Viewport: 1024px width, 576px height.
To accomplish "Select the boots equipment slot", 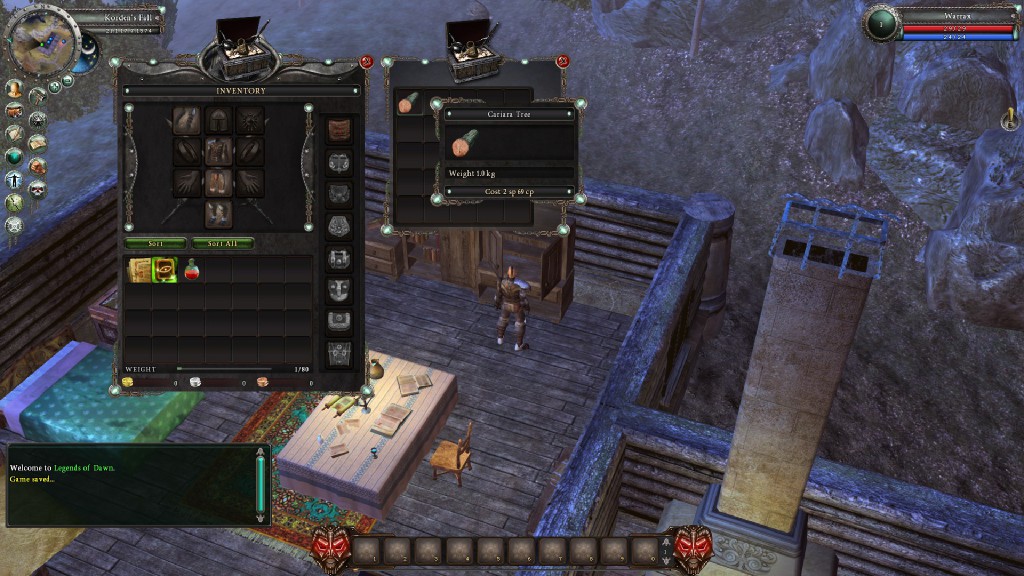I will [218, 213].
